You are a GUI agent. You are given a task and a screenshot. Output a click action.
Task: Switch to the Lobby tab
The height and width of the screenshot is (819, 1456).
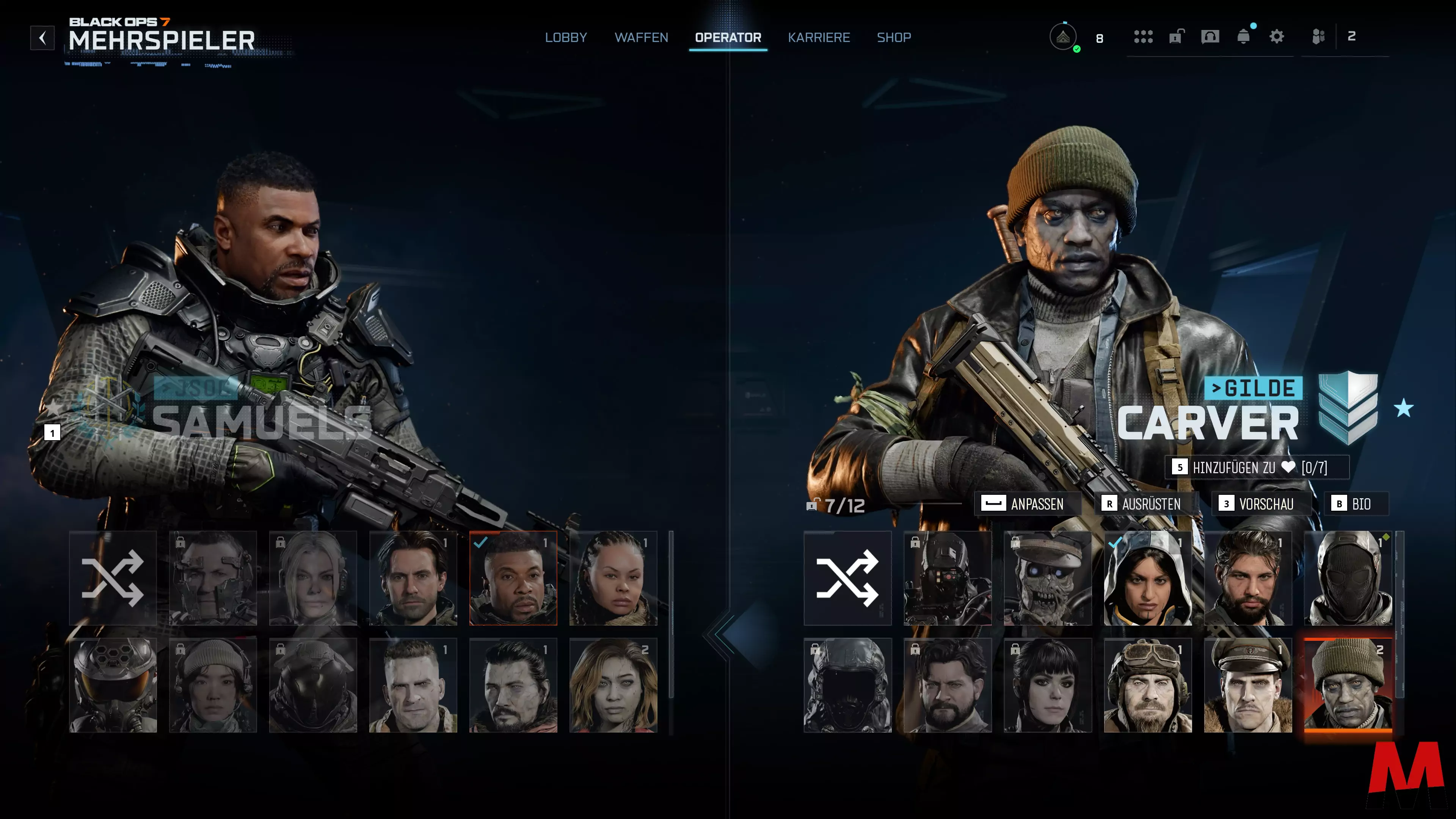(x=566, y=37)
